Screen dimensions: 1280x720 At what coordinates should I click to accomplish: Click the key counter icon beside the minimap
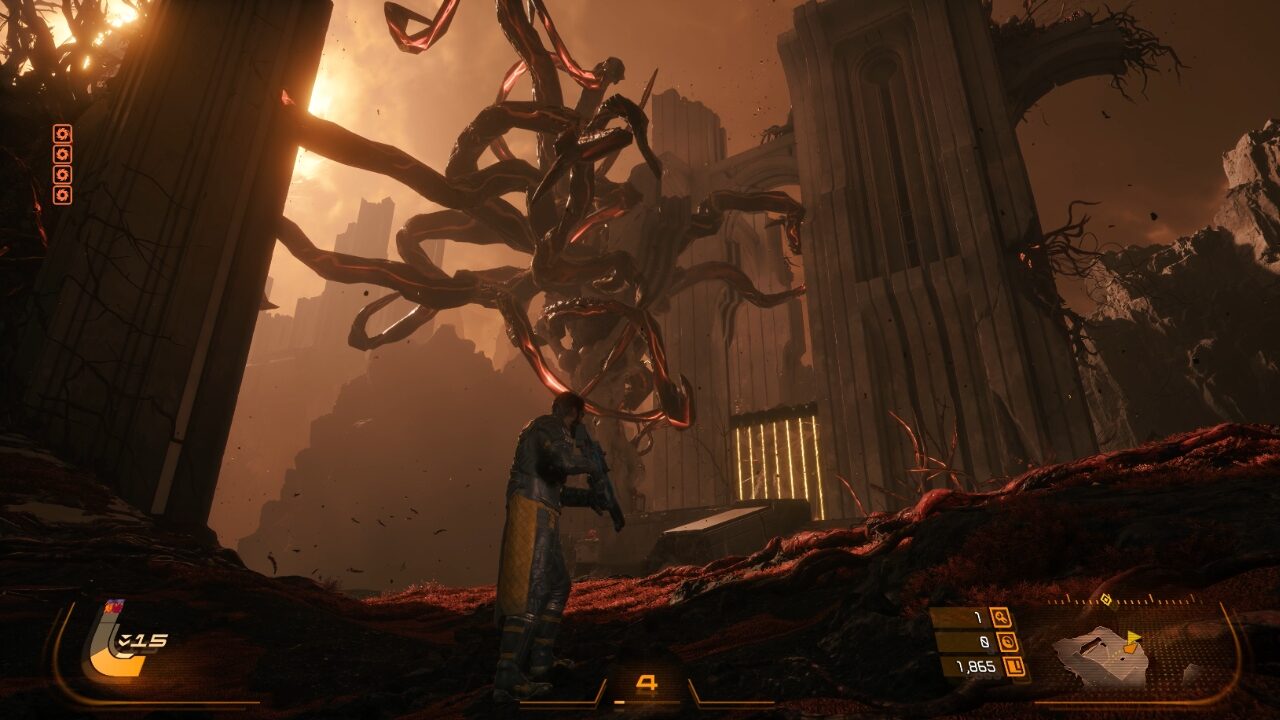[x=1000, y=617]
